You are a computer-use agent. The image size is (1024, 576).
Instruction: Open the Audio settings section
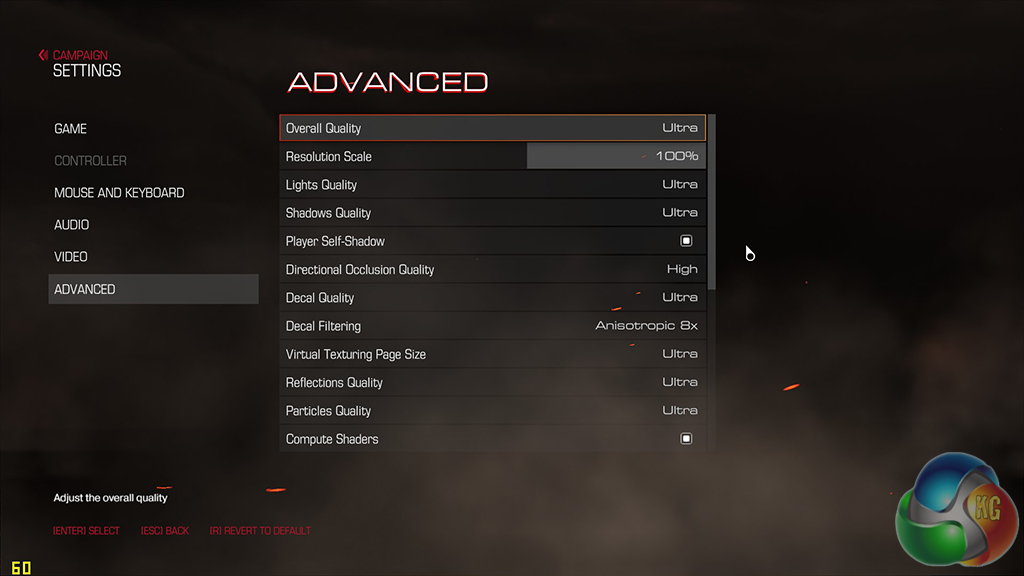click(x=72, y=225)
